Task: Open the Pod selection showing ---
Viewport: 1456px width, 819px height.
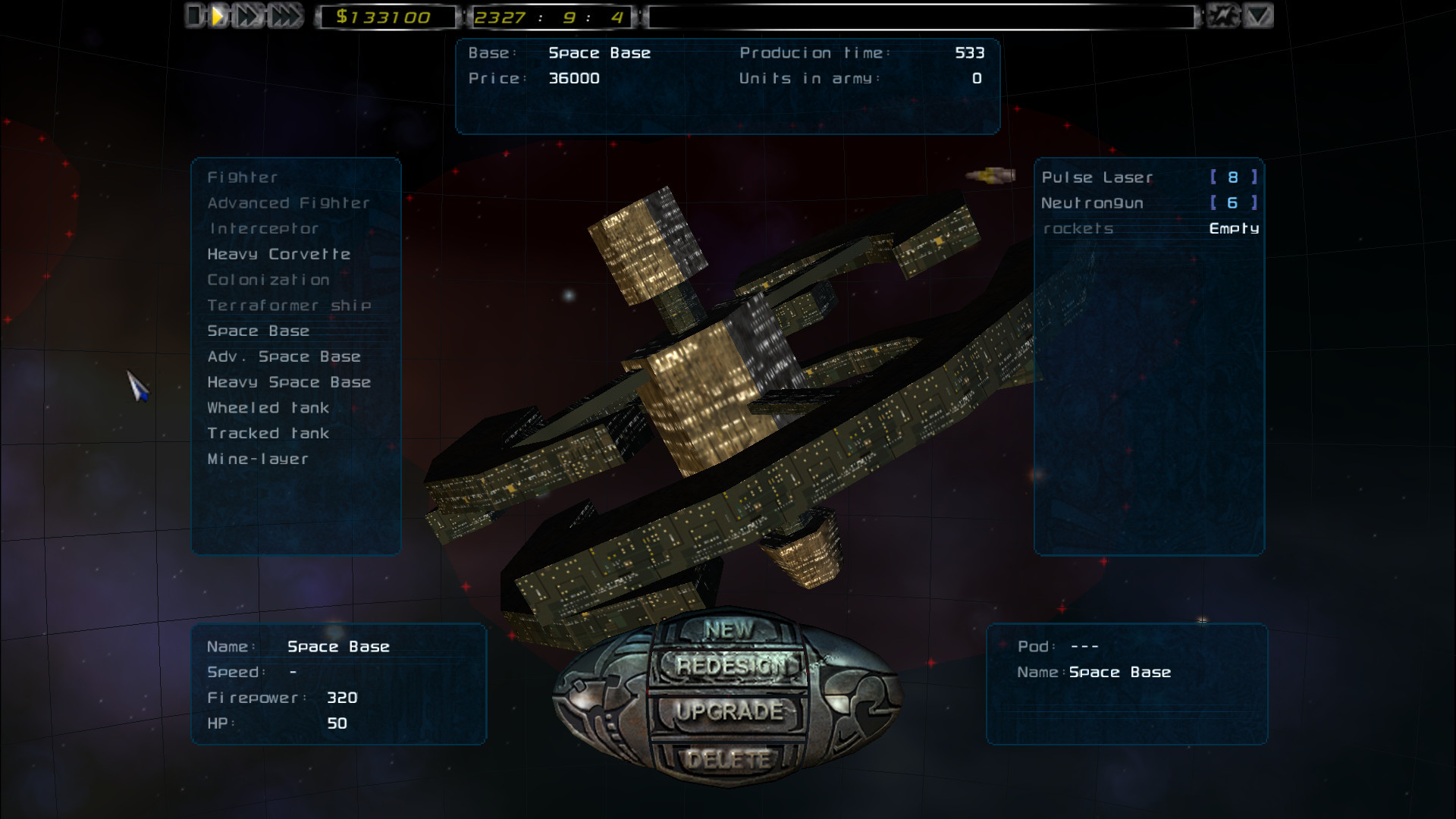Action: point(1086,646)
